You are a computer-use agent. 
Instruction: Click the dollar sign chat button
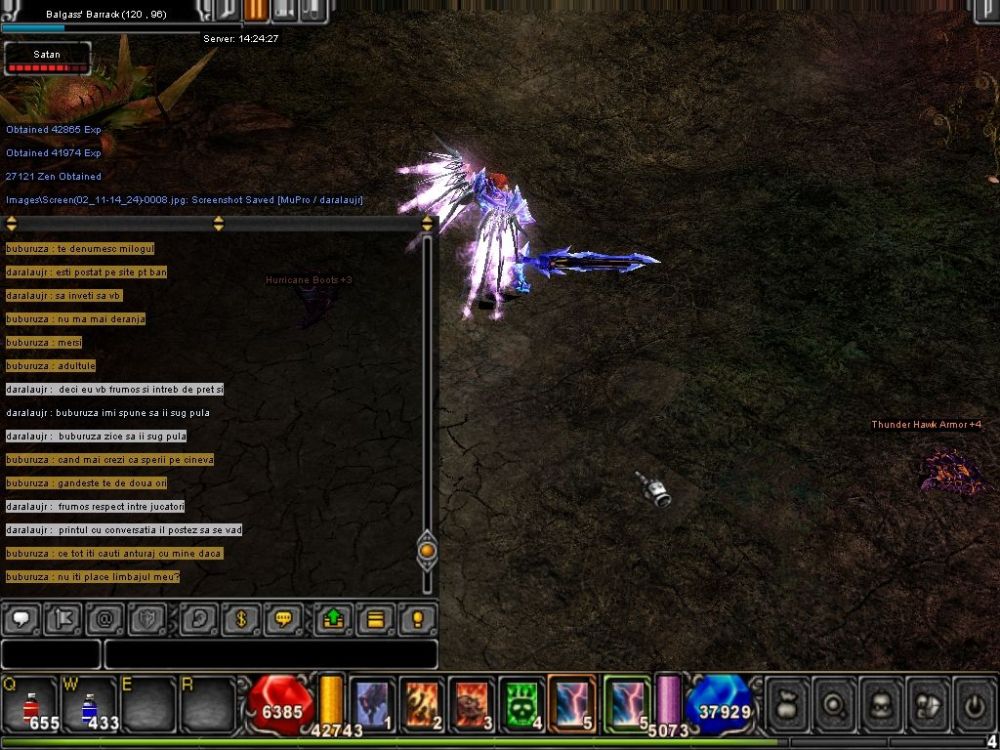[x=241, y=620]
